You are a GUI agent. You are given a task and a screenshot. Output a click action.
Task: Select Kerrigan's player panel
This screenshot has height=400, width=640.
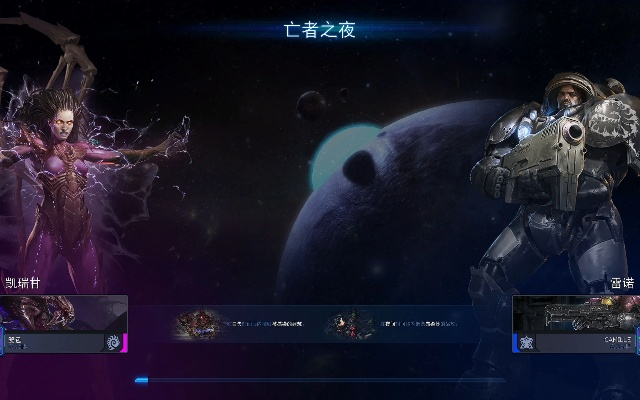click(63, 325)
